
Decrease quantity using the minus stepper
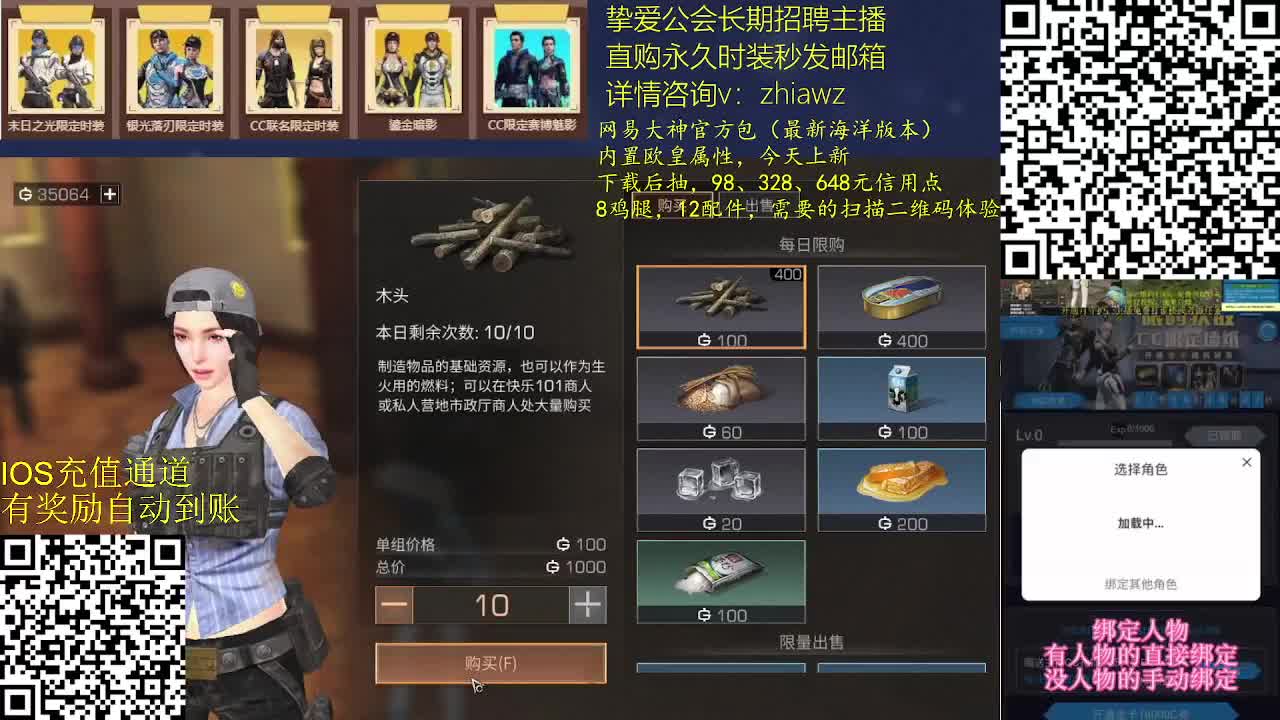coord(394,604)
